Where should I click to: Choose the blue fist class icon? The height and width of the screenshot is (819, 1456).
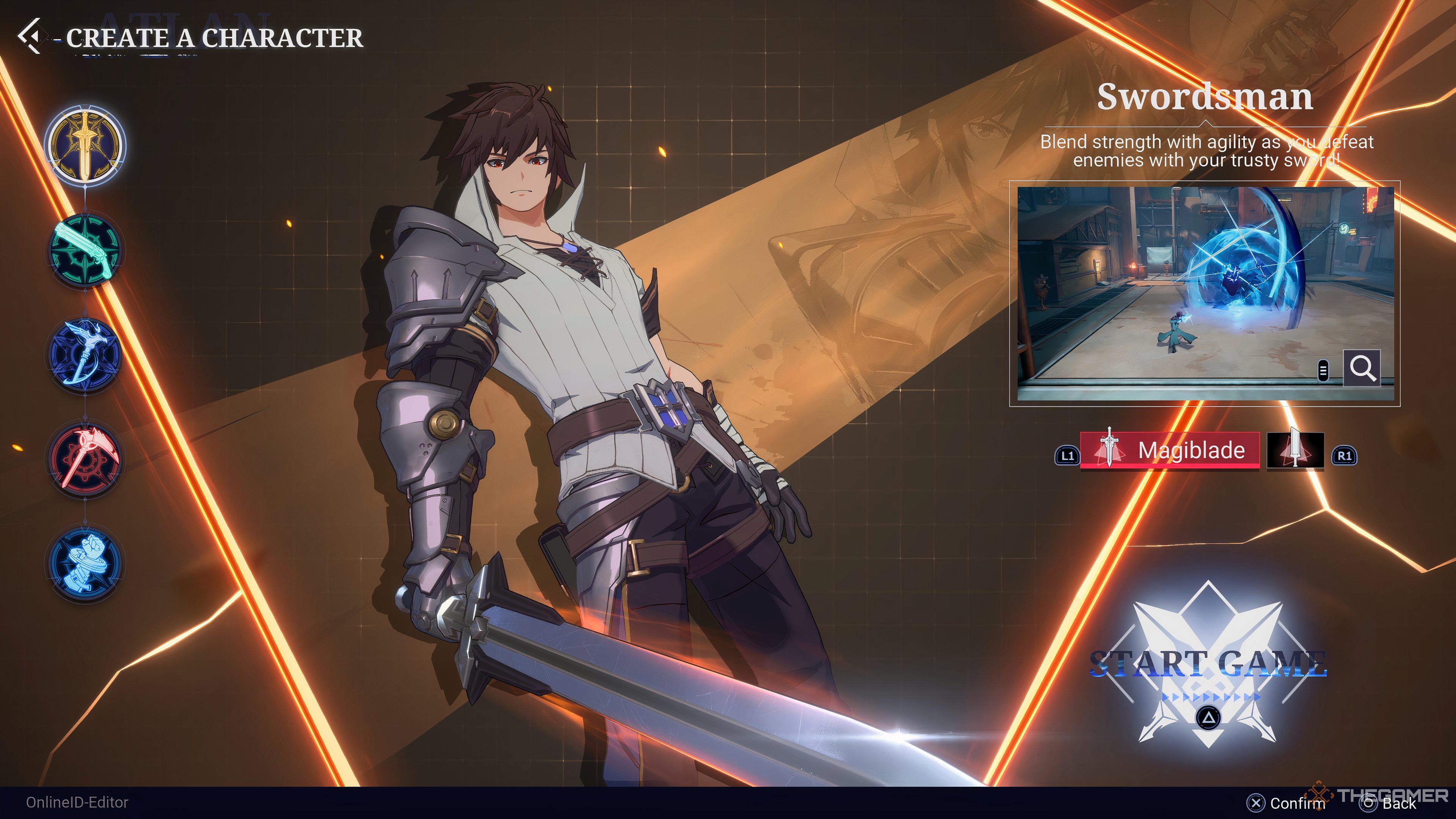pos(85,563)
